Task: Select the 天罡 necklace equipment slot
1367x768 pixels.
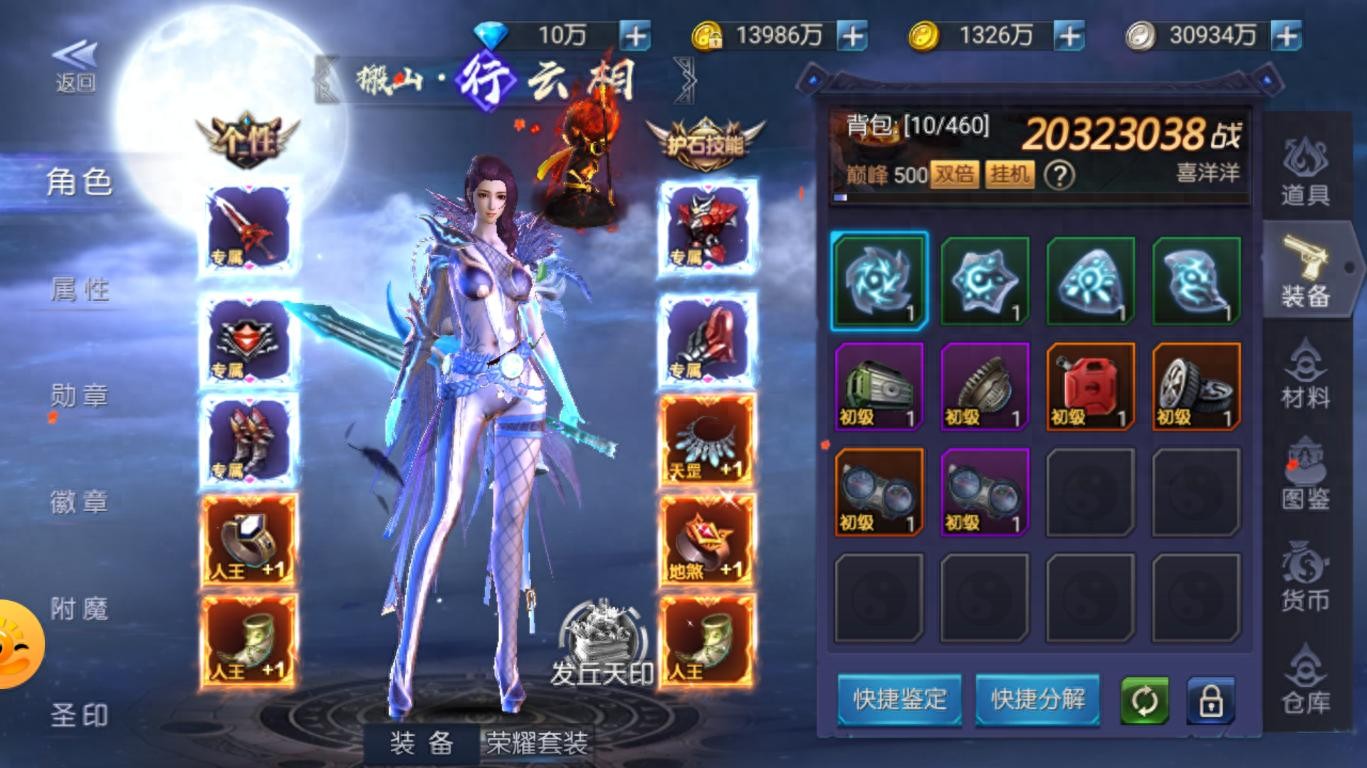Action: click(707, 441)
